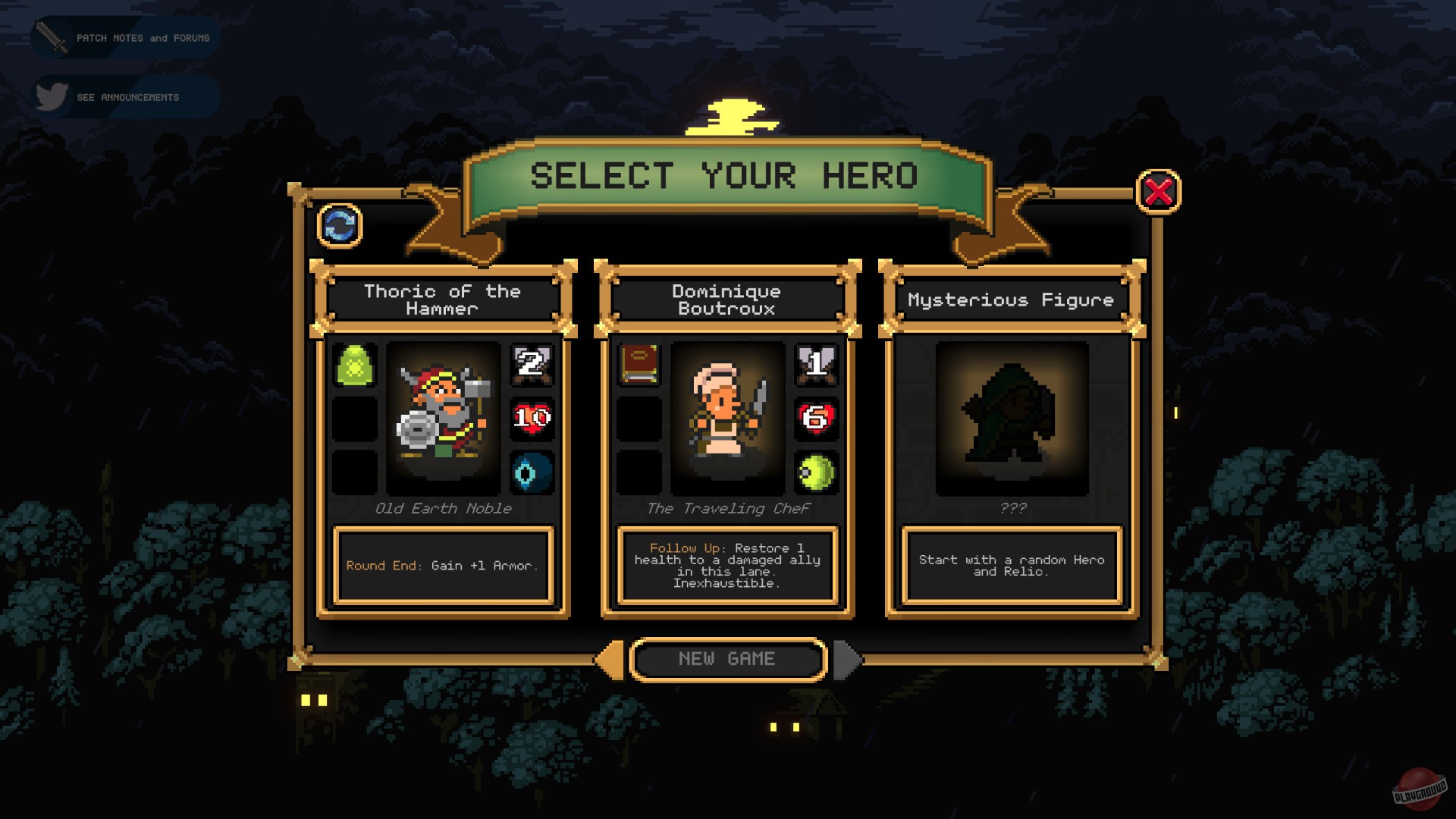Click the left orange arrow beside New Game

click(x=611, y=658)
